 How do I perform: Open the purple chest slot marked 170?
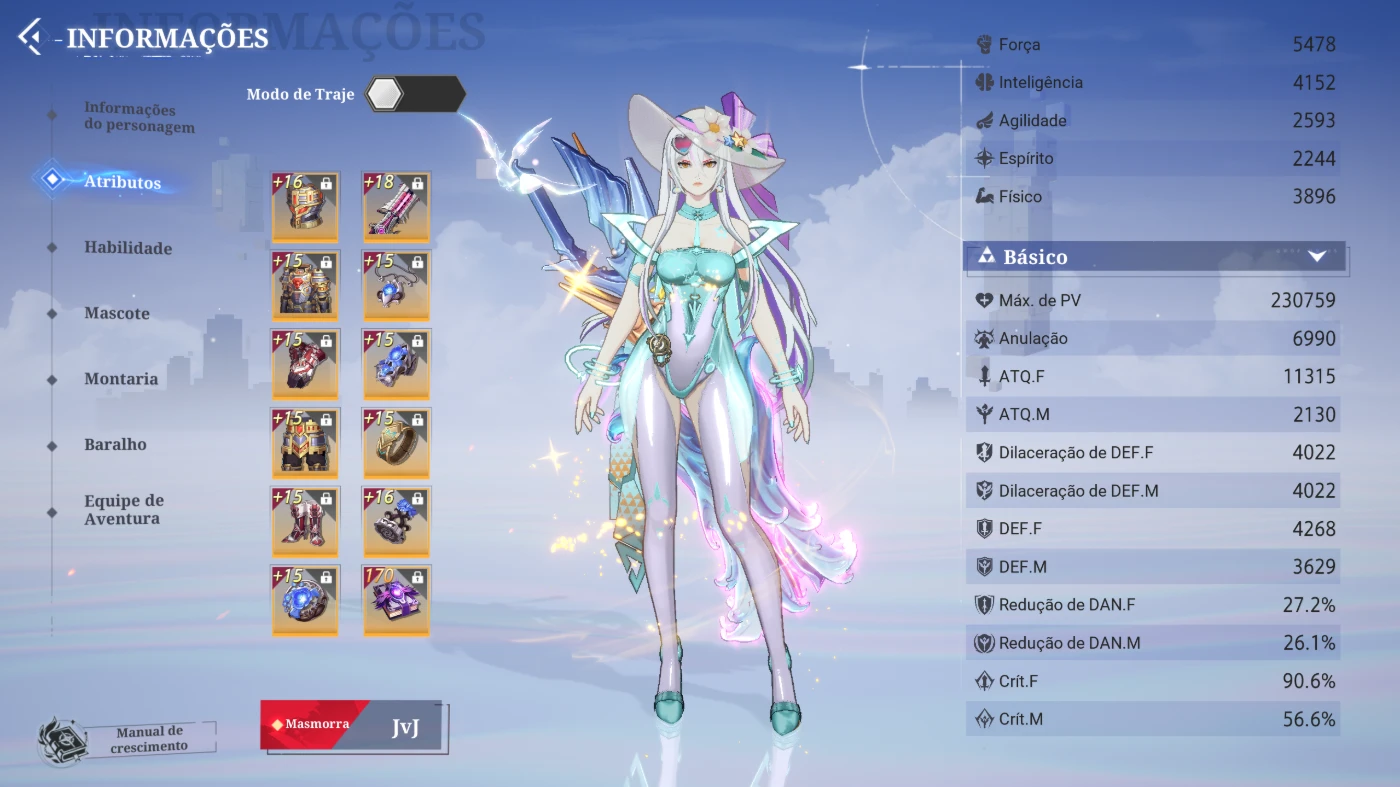pyautogui.click(x=396, y=600)
